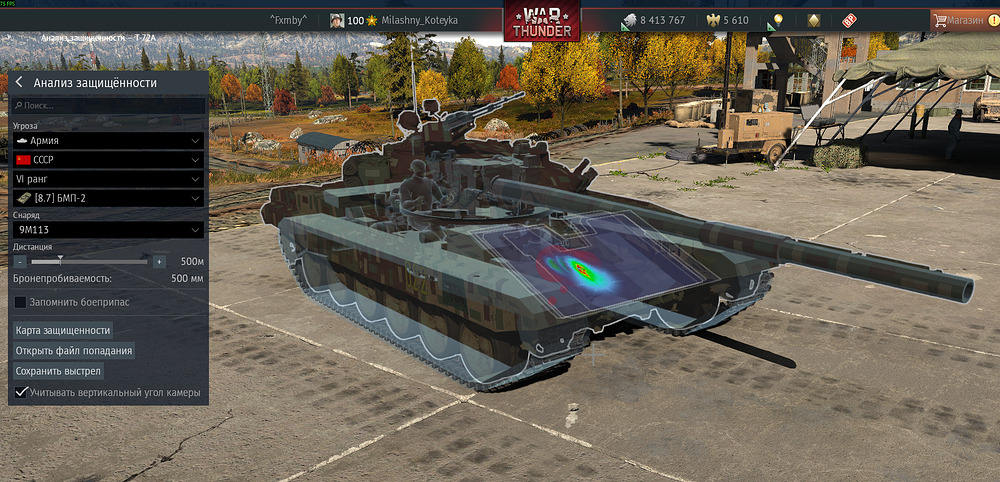The height and width of the screenshot is (482, 1000).
Task: Uncheck Учитывать вертикальный угол камеры
Action: pyautogui.click(x=21, y=393)
